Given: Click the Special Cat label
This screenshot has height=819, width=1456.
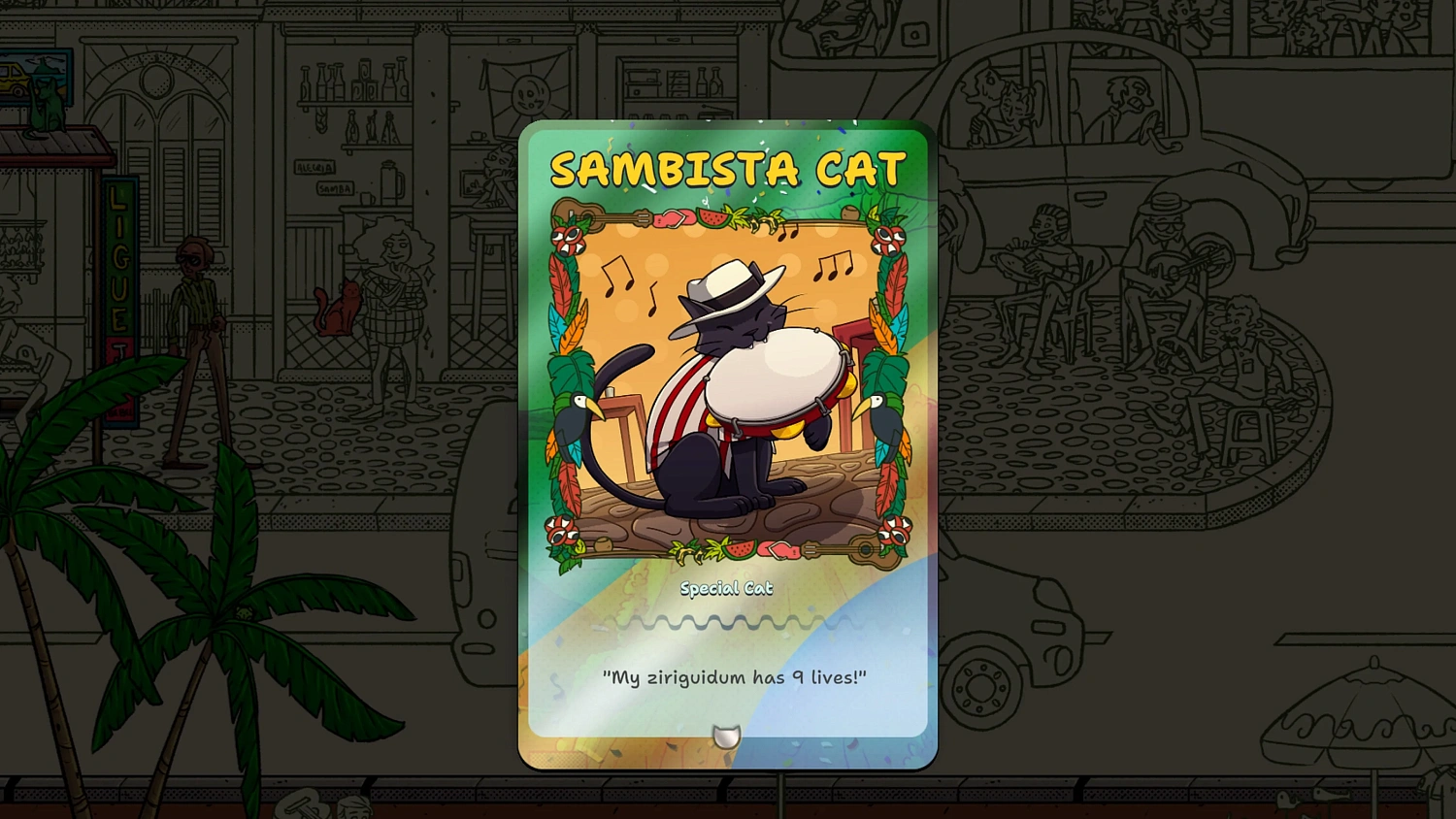Looking at the screenshot, I should 728,588.
